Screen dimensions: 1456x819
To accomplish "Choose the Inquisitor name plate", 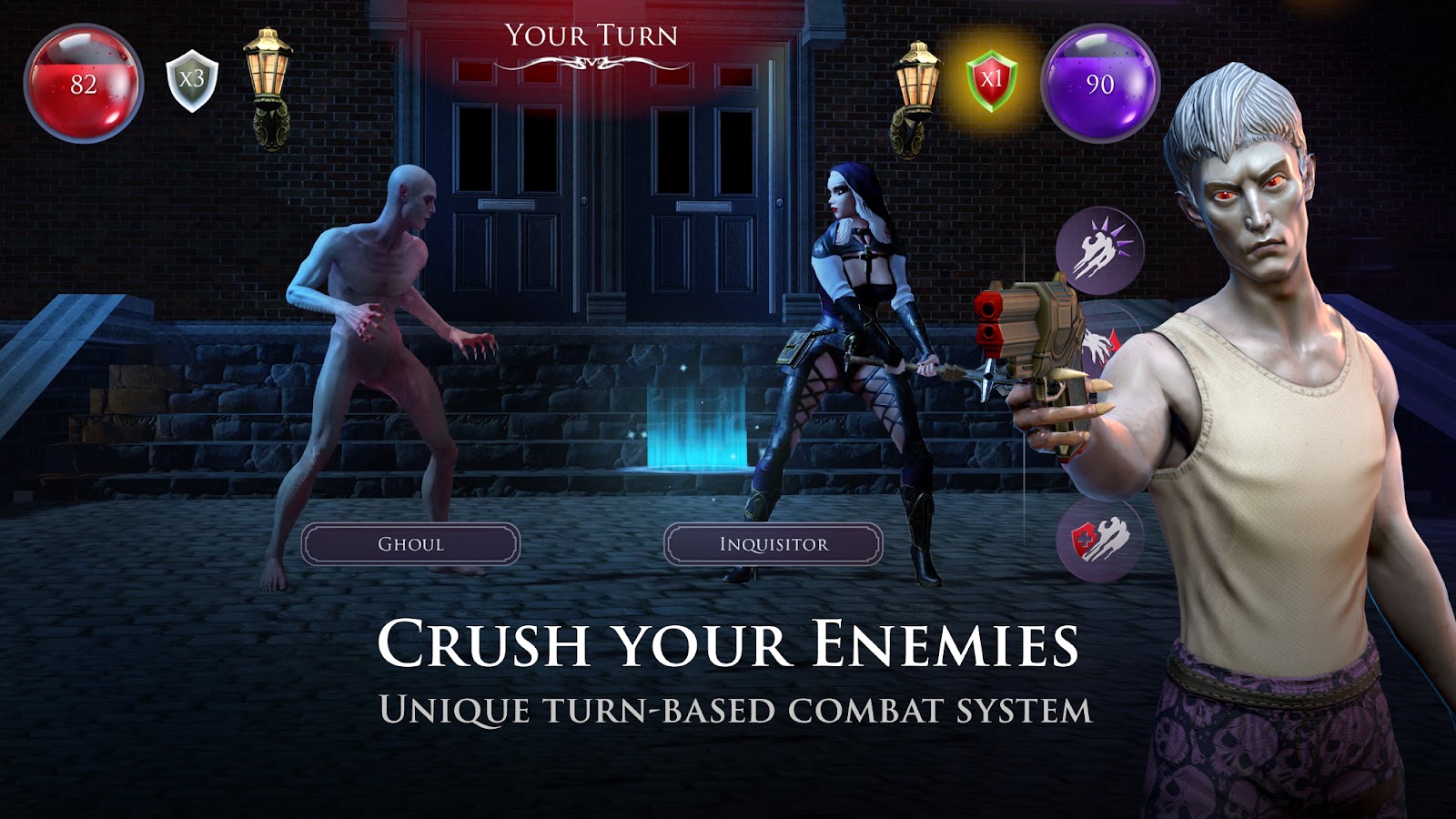I will (x=773, y=544).
